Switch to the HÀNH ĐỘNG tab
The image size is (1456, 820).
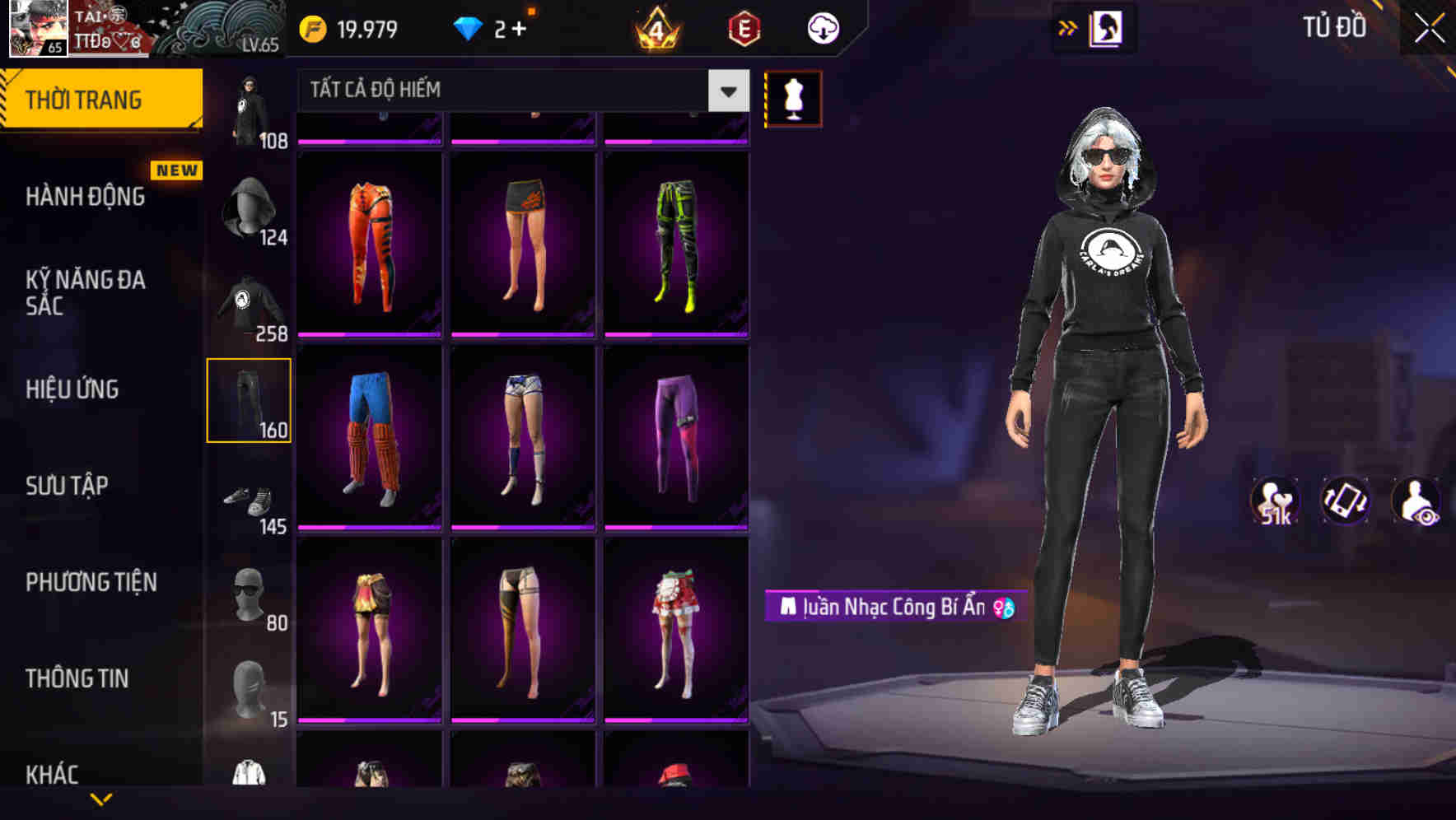click(85, 198)
